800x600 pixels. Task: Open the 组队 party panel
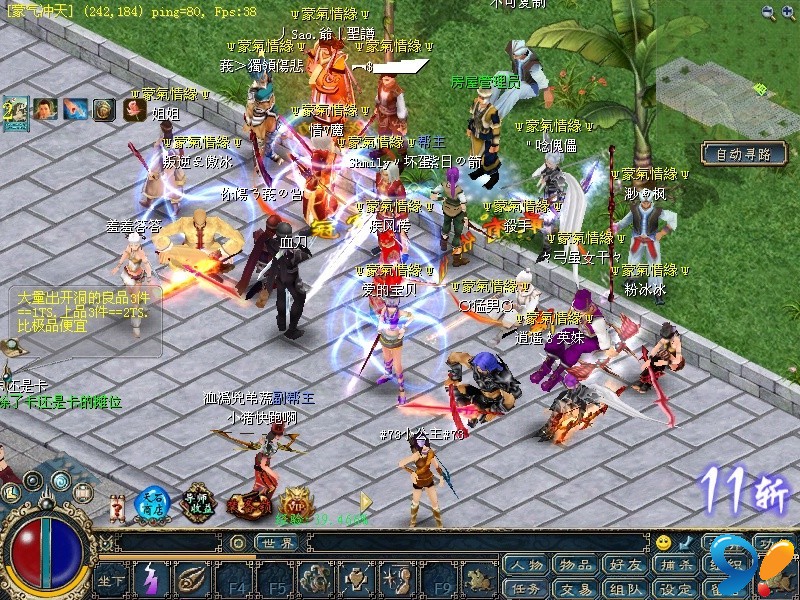[x=626, y=589]
